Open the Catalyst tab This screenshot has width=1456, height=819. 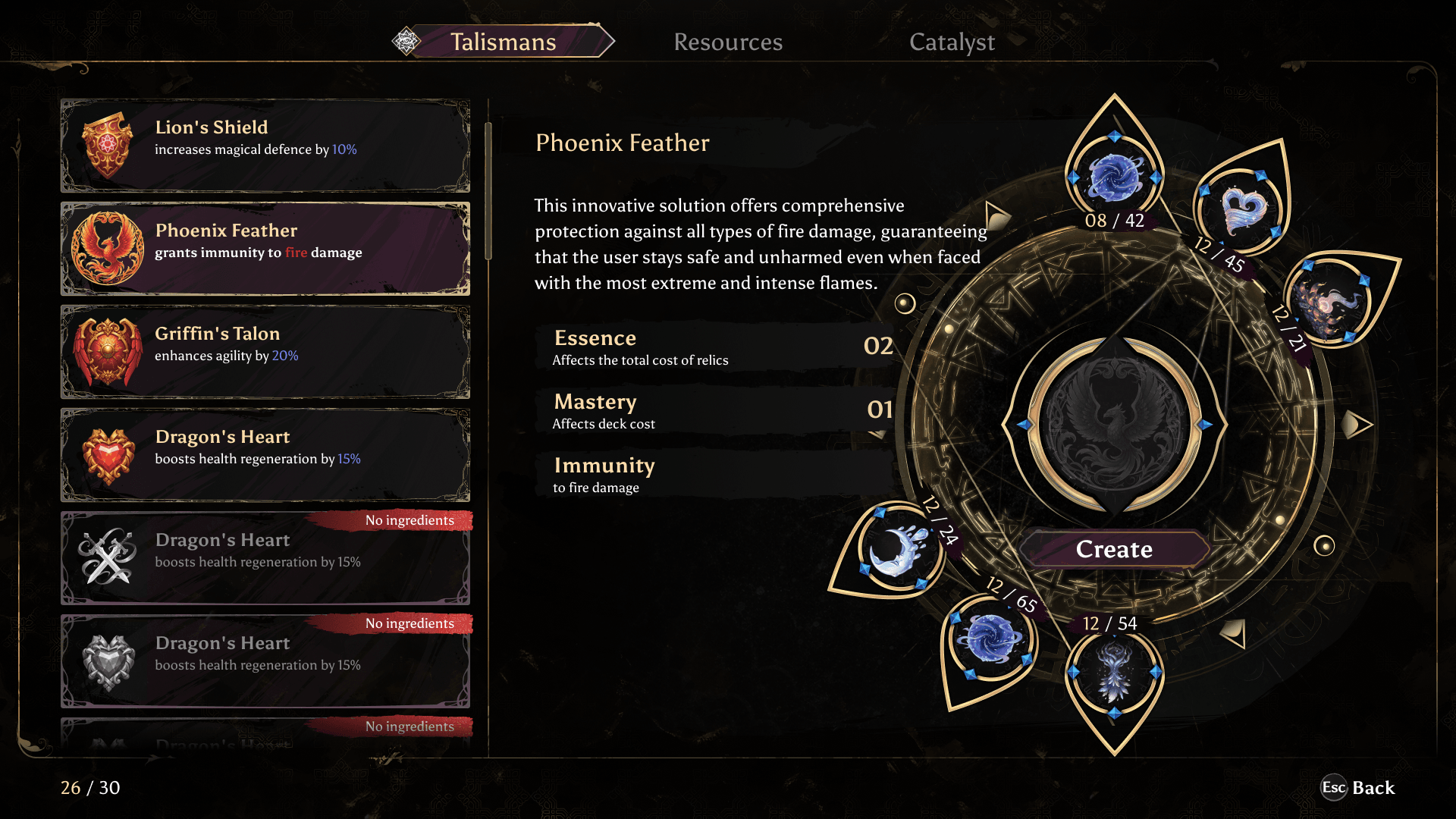point(952,42)
